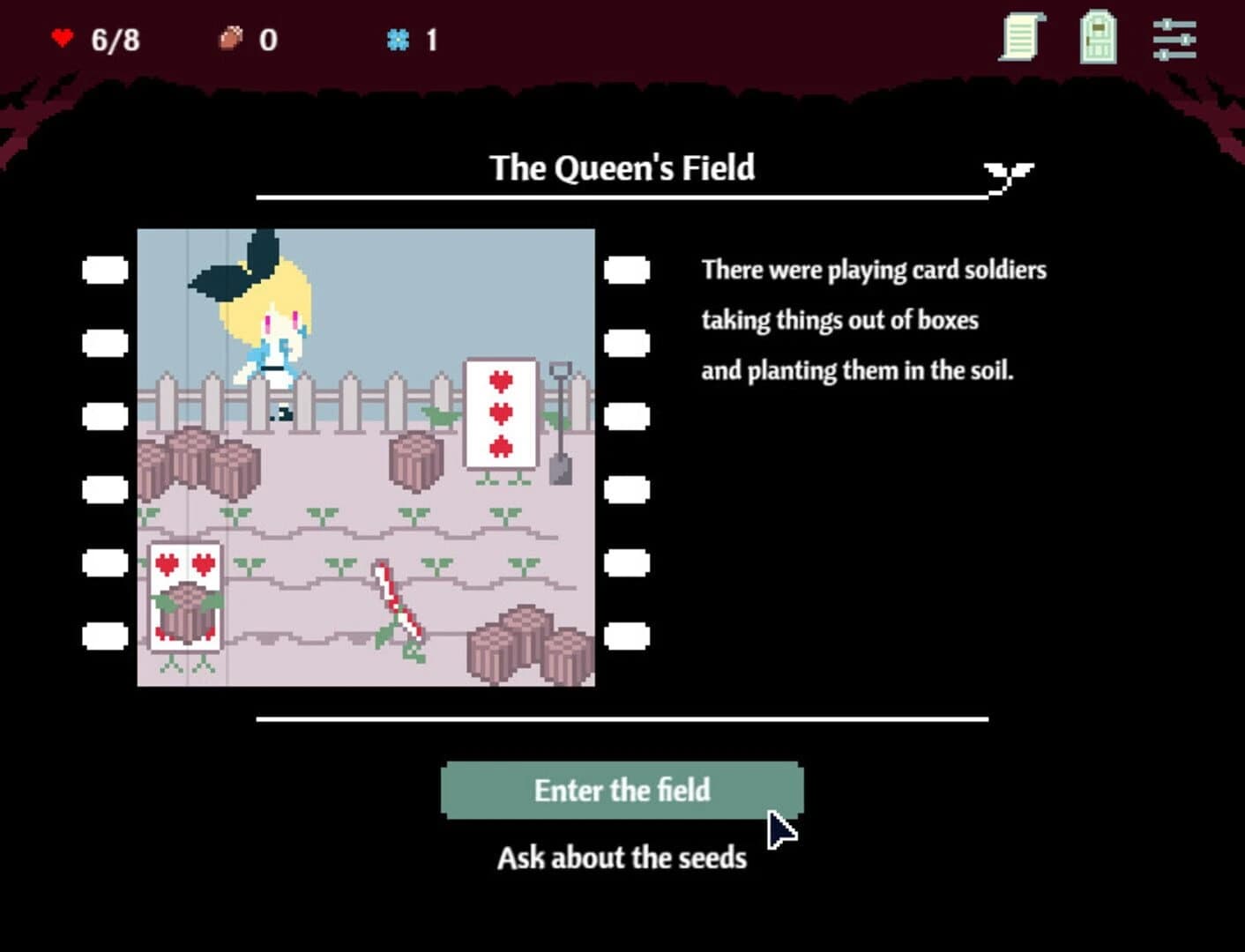Click the acorn counter icon

231,38
